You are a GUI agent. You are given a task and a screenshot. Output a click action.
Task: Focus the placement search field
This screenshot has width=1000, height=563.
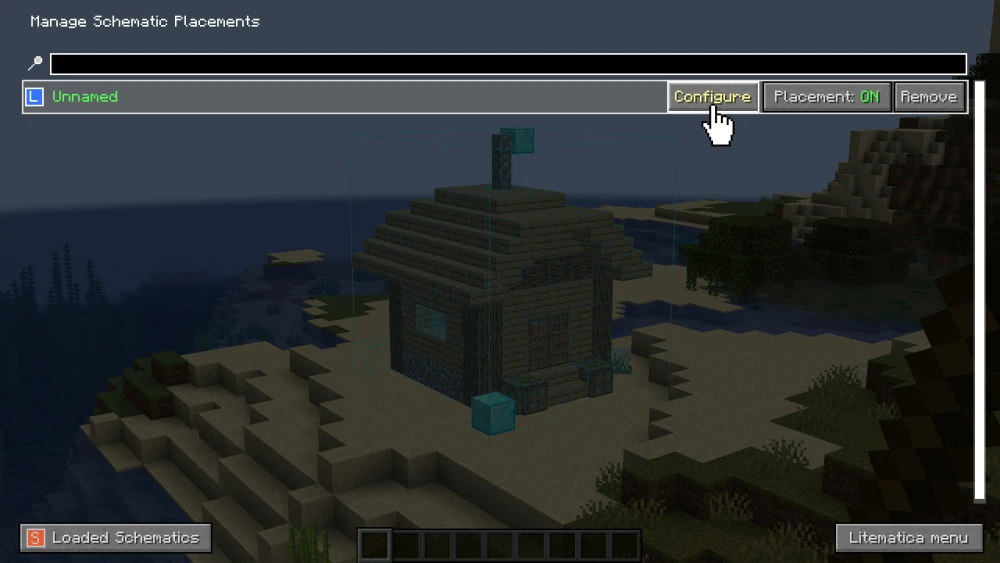click(x=508, y=64)
